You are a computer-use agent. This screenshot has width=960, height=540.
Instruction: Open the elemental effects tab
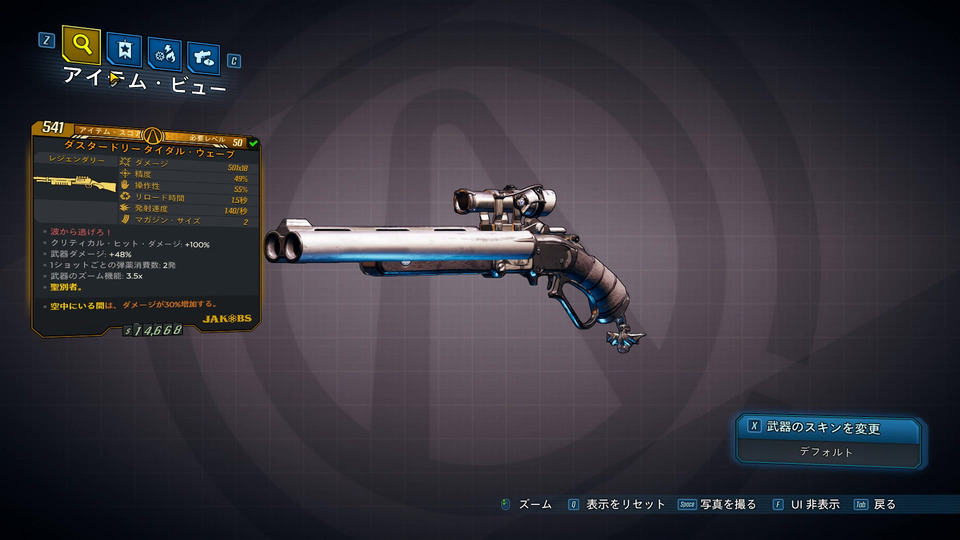[164, 54]
